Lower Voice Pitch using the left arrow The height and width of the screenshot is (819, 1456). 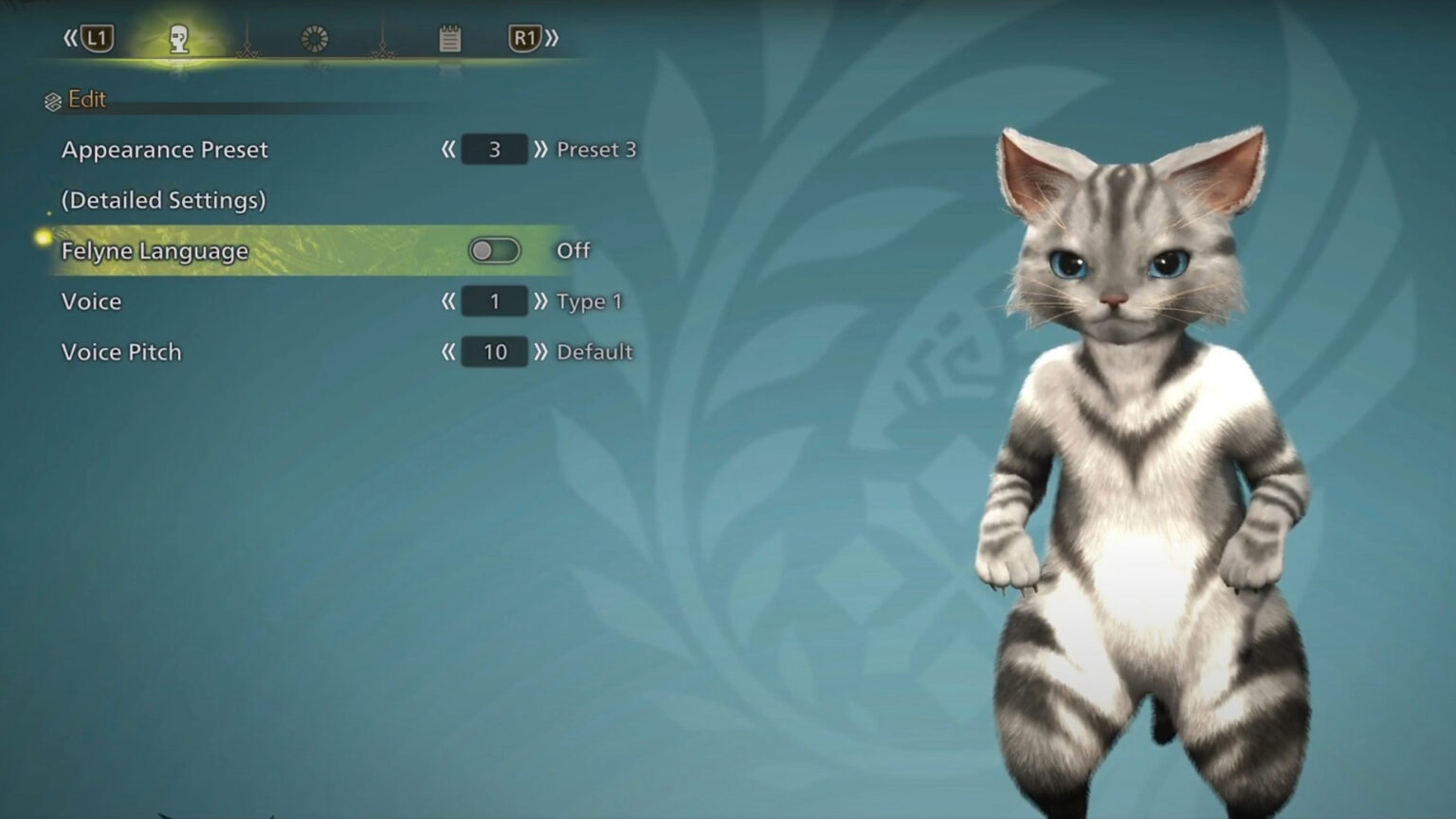point(449,351)
